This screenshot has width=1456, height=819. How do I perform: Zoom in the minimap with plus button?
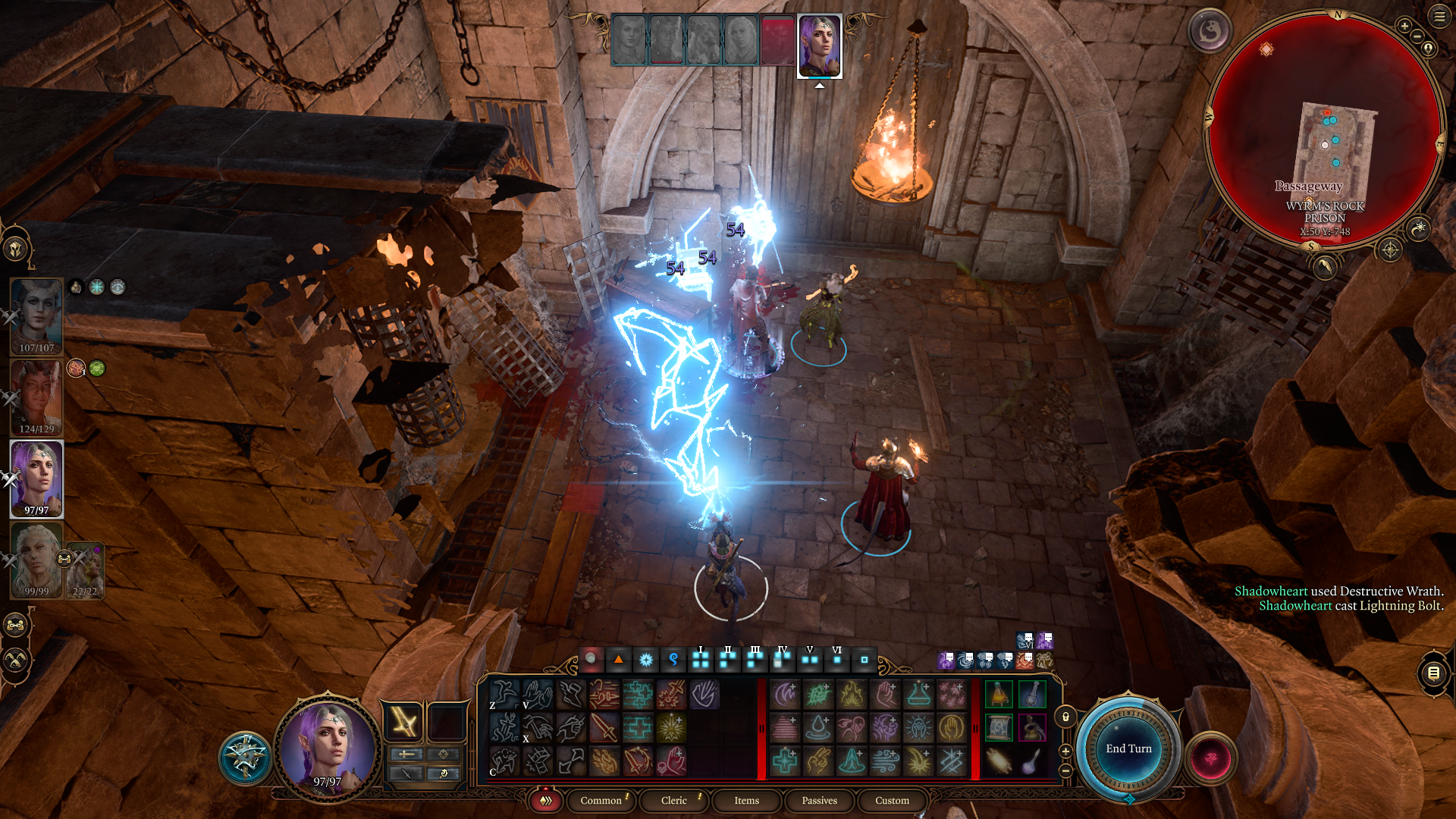[x=1404, y=27]
